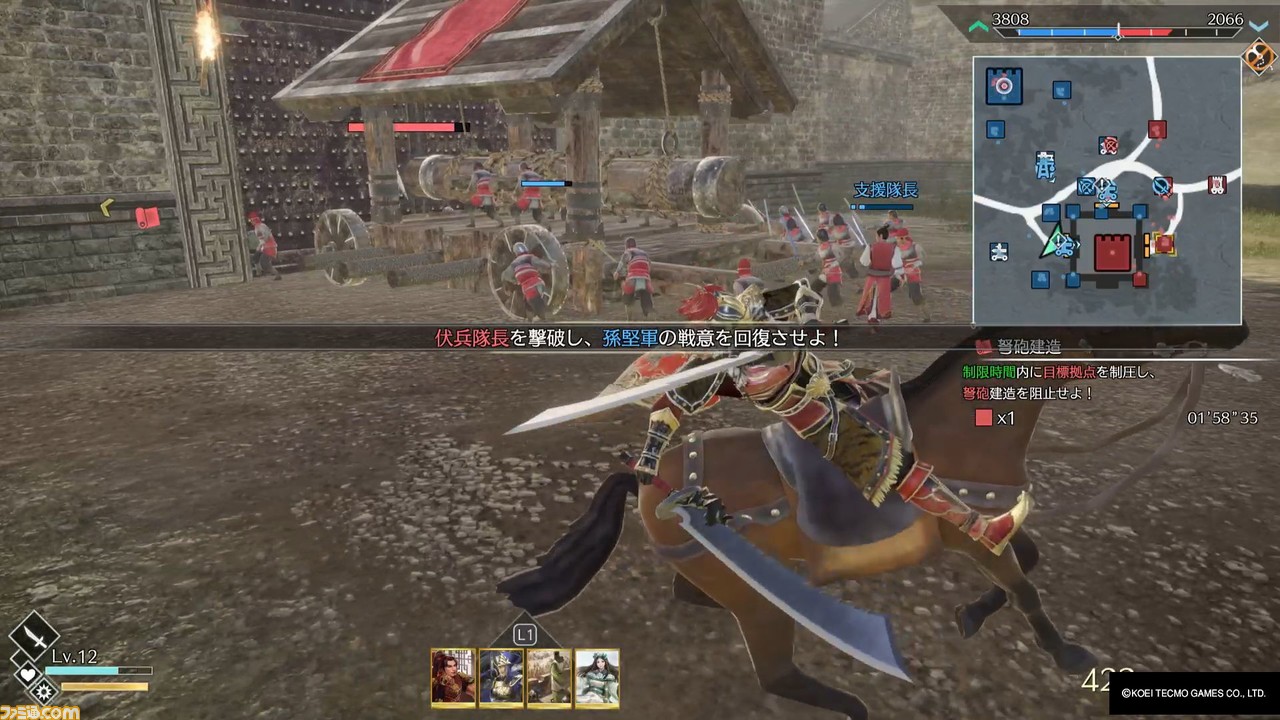Pick the green-robed figure card
The height and width of the screenshot is (720, 1280).
click(549, 677)
